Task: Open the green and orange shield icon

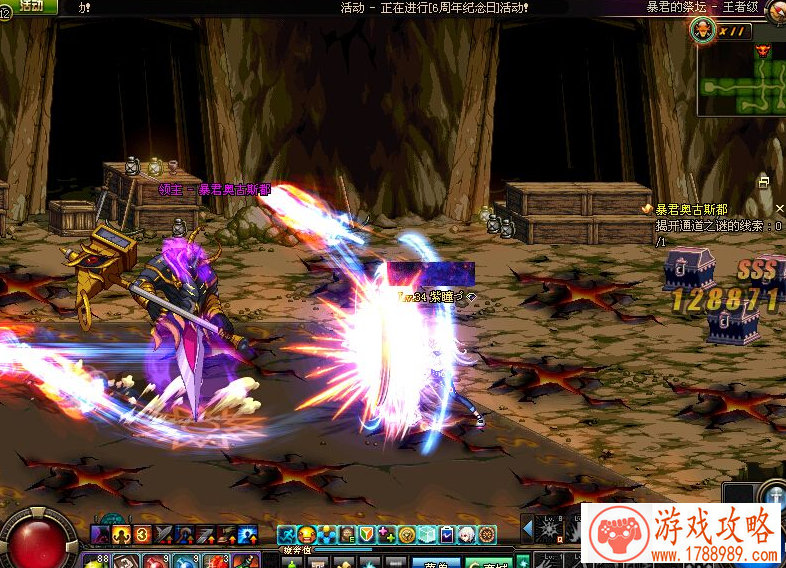Action: point(366,534)
